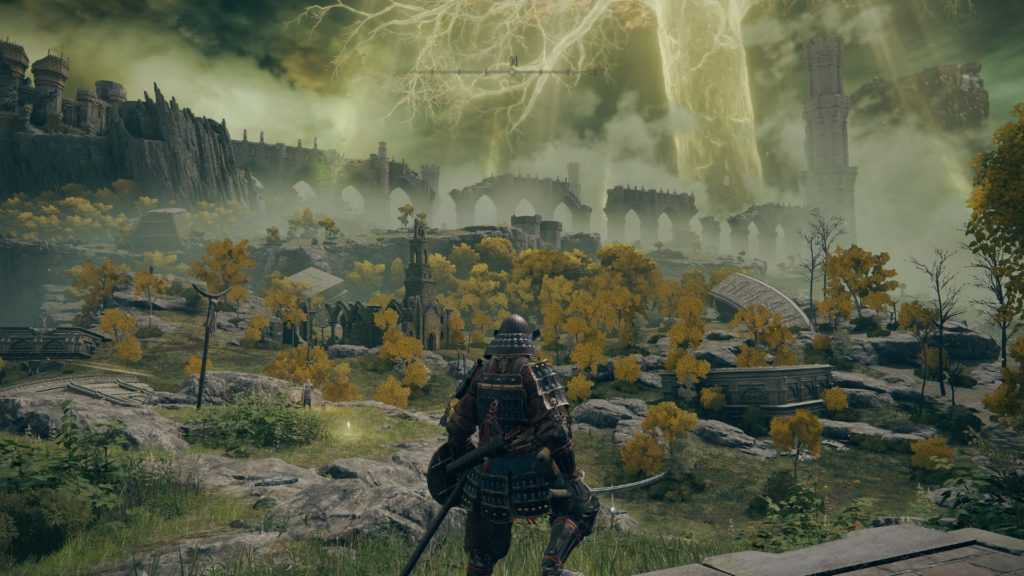Click the north marker on the compass bar

(x=513, y=62)
